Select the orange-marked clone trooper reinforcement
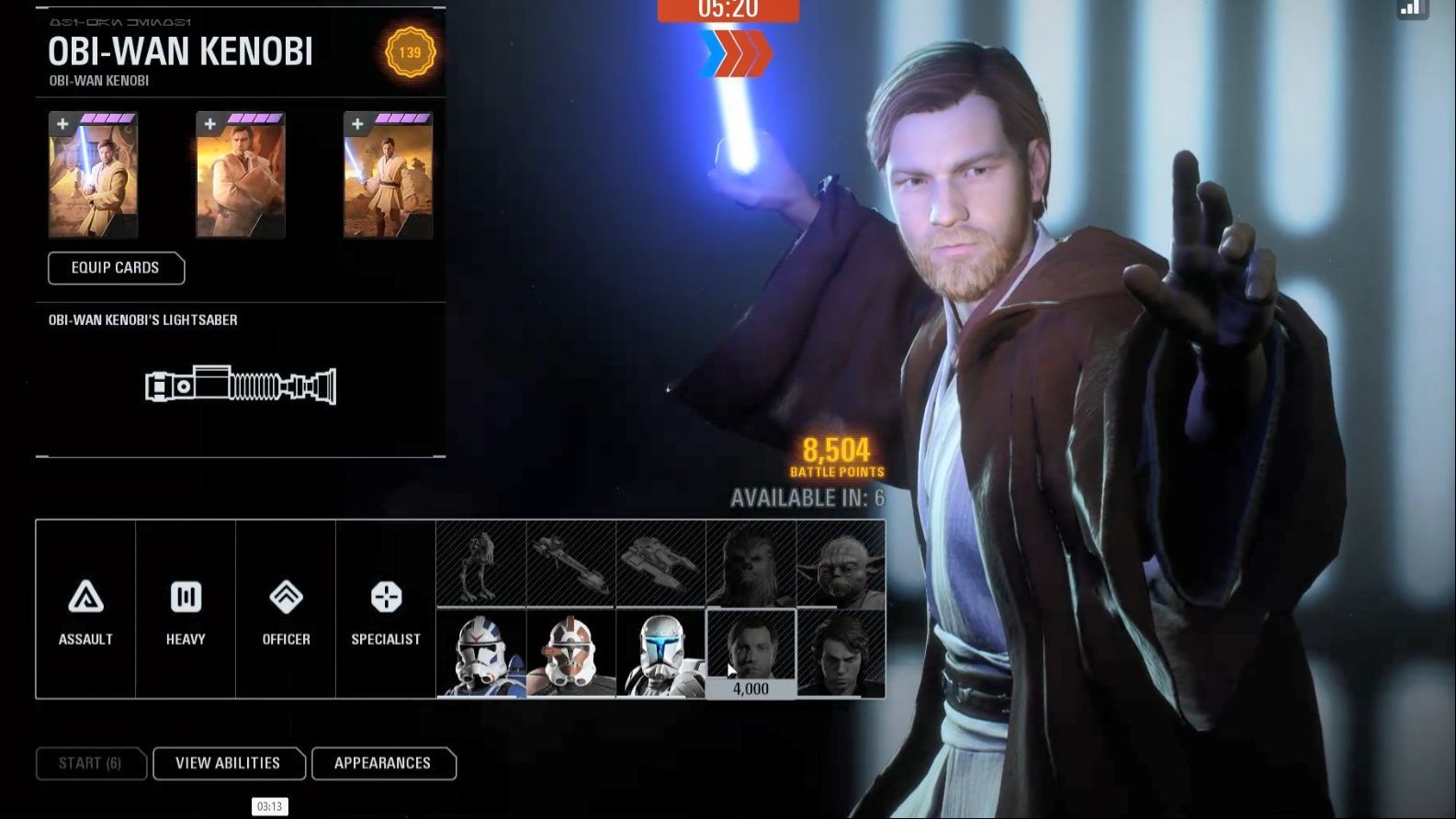 click(571, 654)
